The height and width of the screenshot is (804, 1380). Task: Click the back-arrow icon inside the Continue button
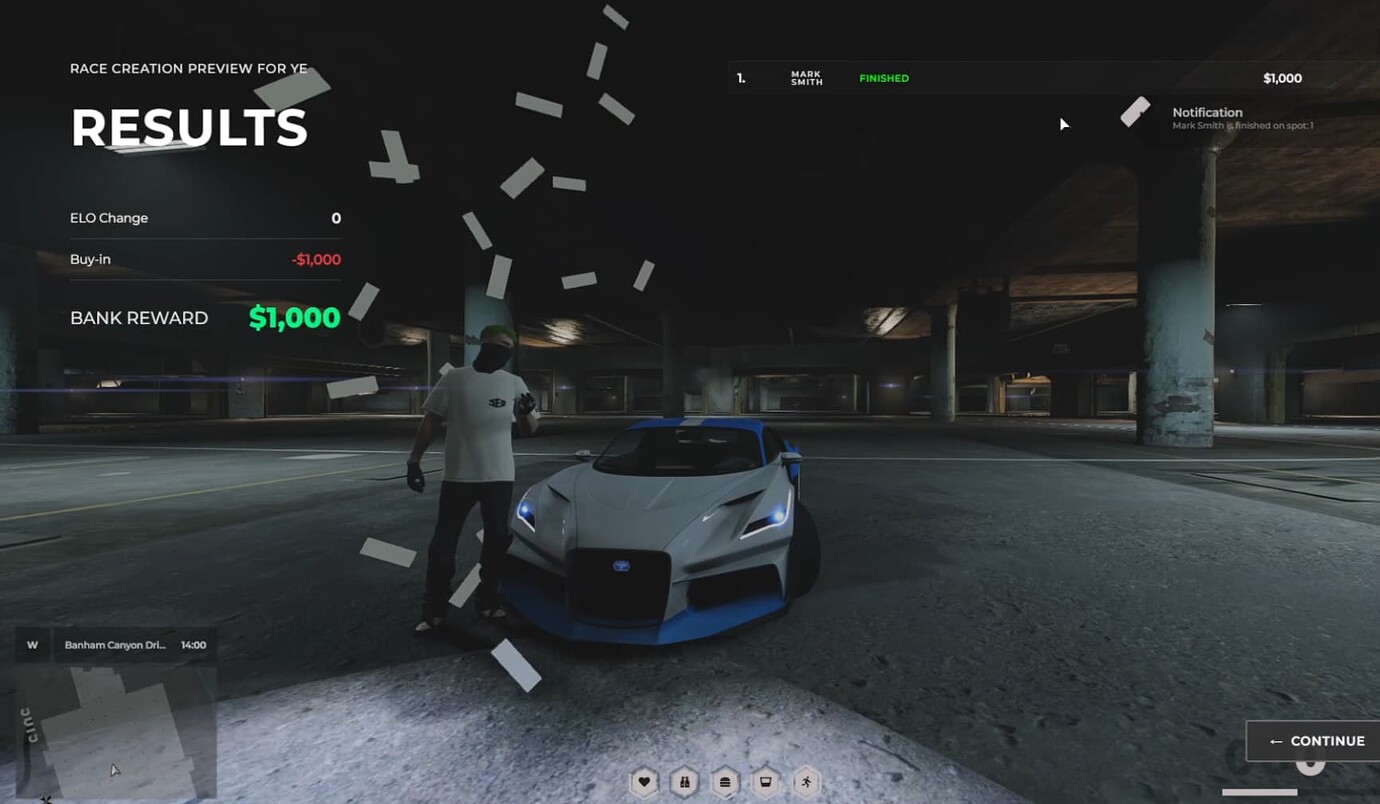point(1277,741)
